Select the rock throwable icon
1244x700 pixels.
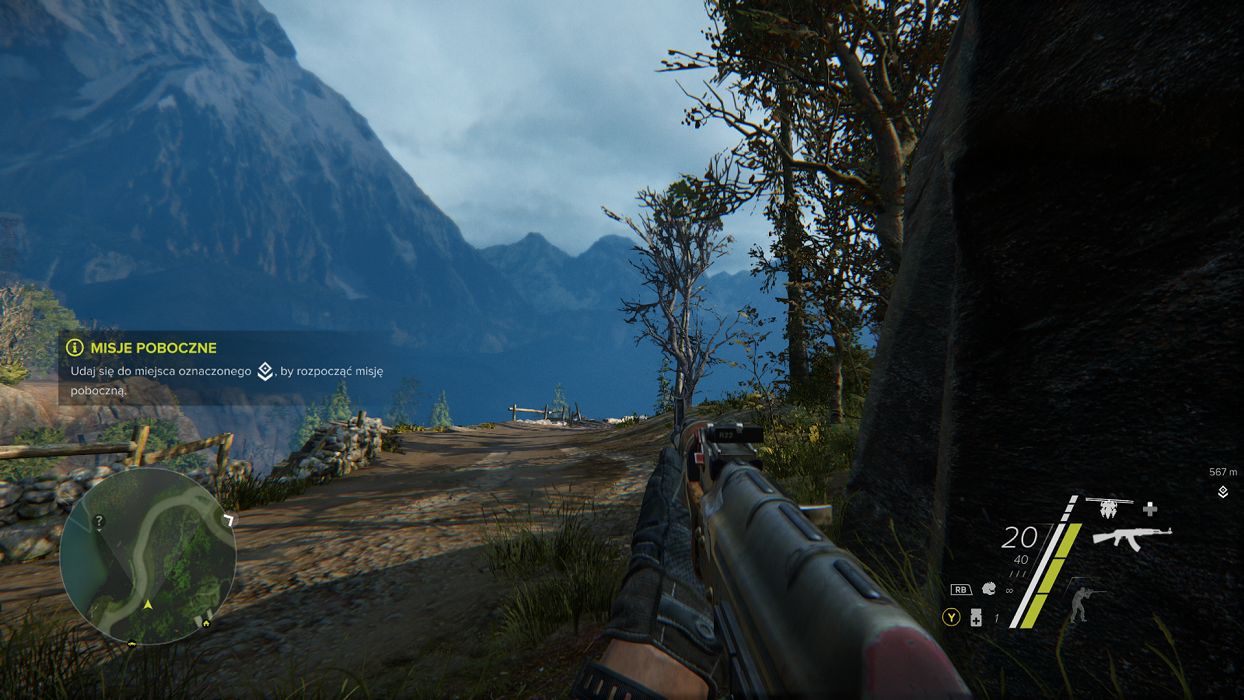(x=988, y=589)
